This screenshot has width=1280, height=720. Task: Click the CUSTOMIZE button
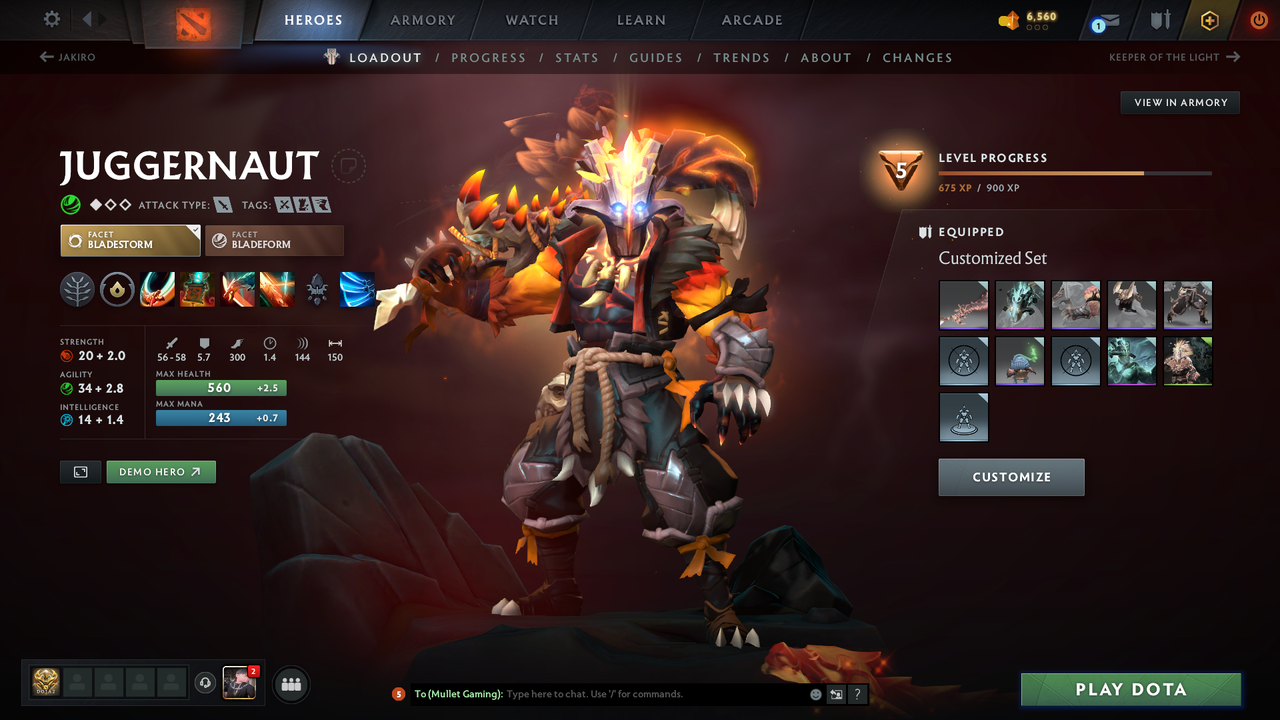click(1011, 477)
